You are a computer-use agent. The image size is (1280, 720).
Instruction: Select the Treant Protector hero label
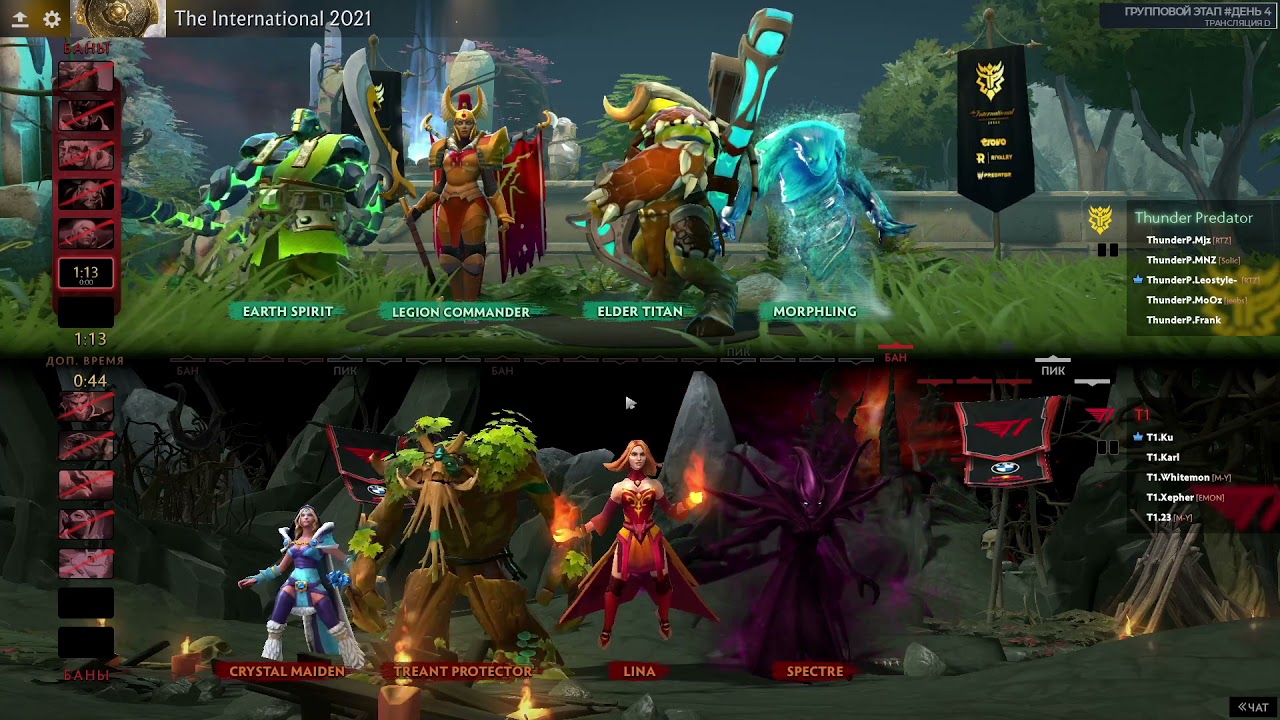462,671
